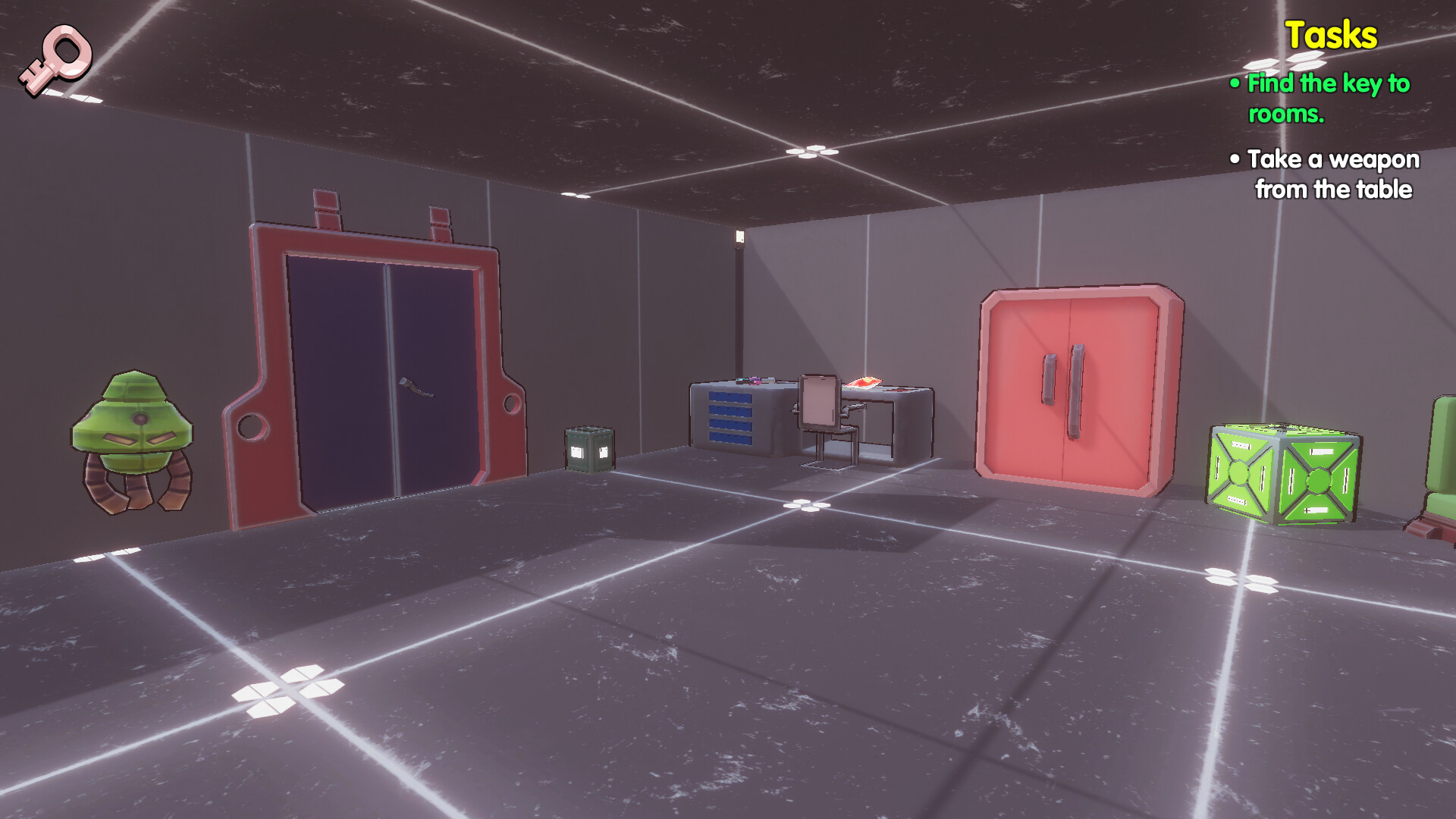Click the small dark green barrel

(x=590, y=447)
